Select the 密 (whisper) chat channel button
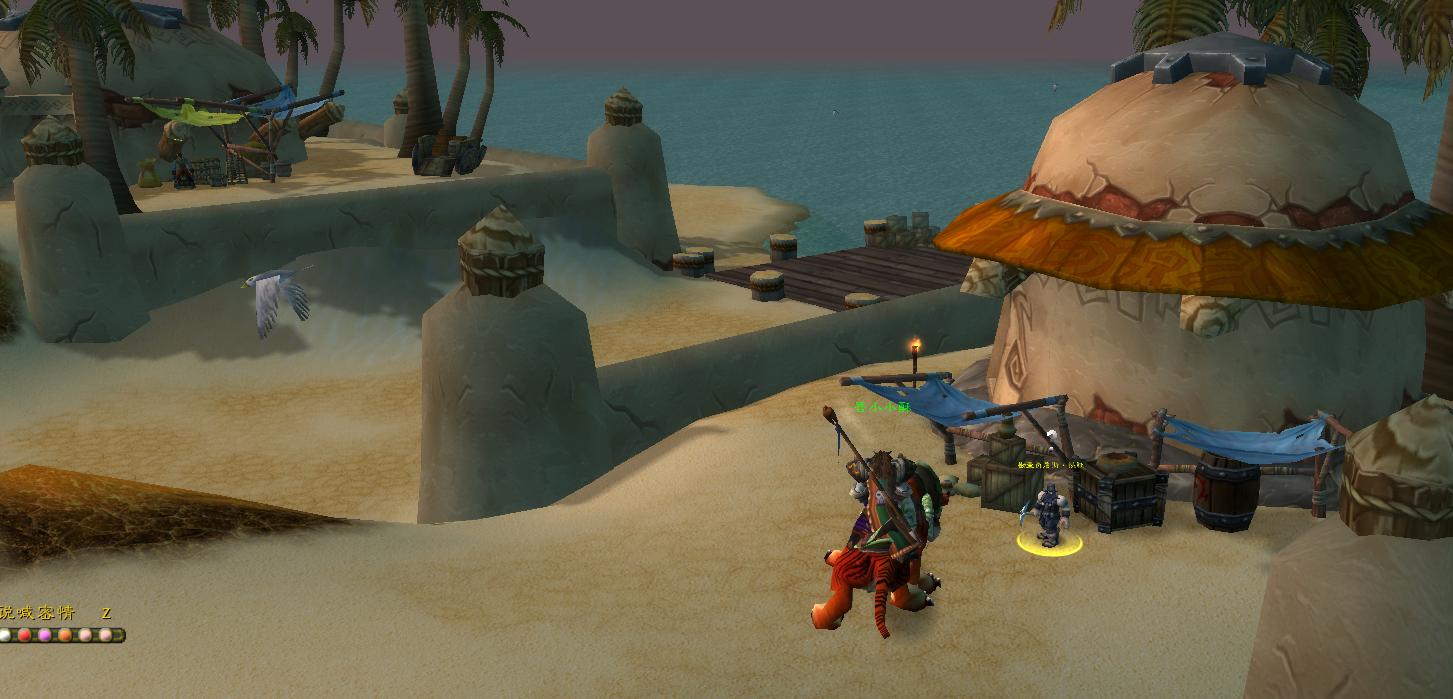The image size is (1453, 699). pos(46,613)
